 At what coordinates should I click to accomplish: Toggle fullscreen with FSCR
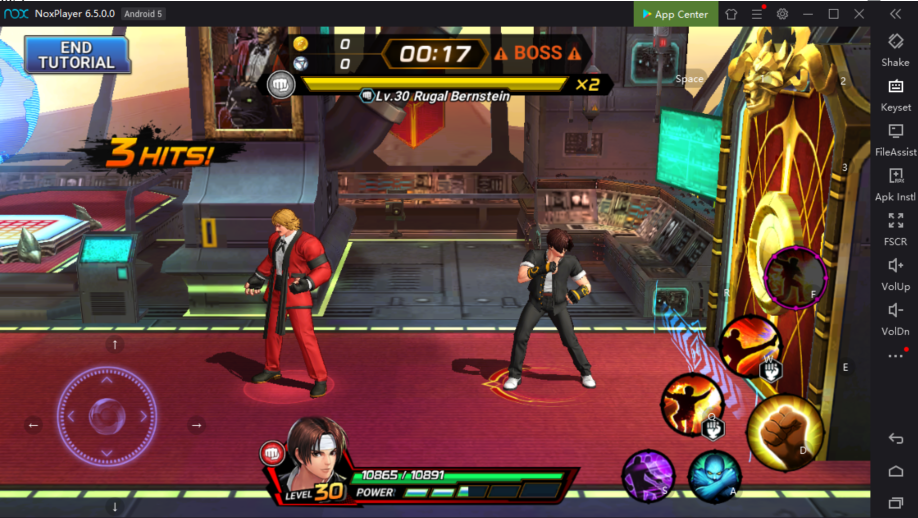point(895,229)
